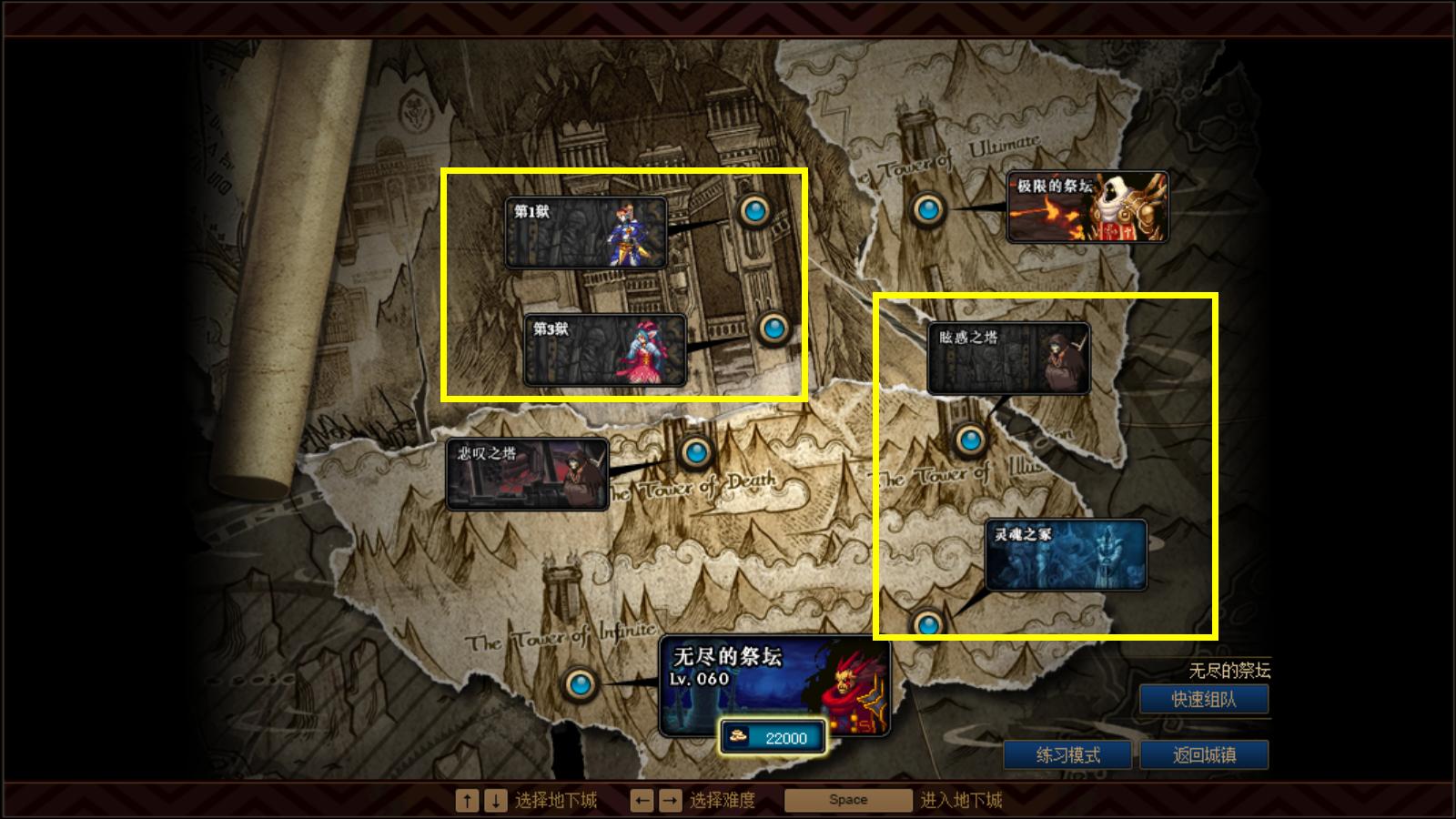Screen dimensions: 1456x819
Task: Click the map orb below 灵魂之冢
Action: click(x=930, y=623)
